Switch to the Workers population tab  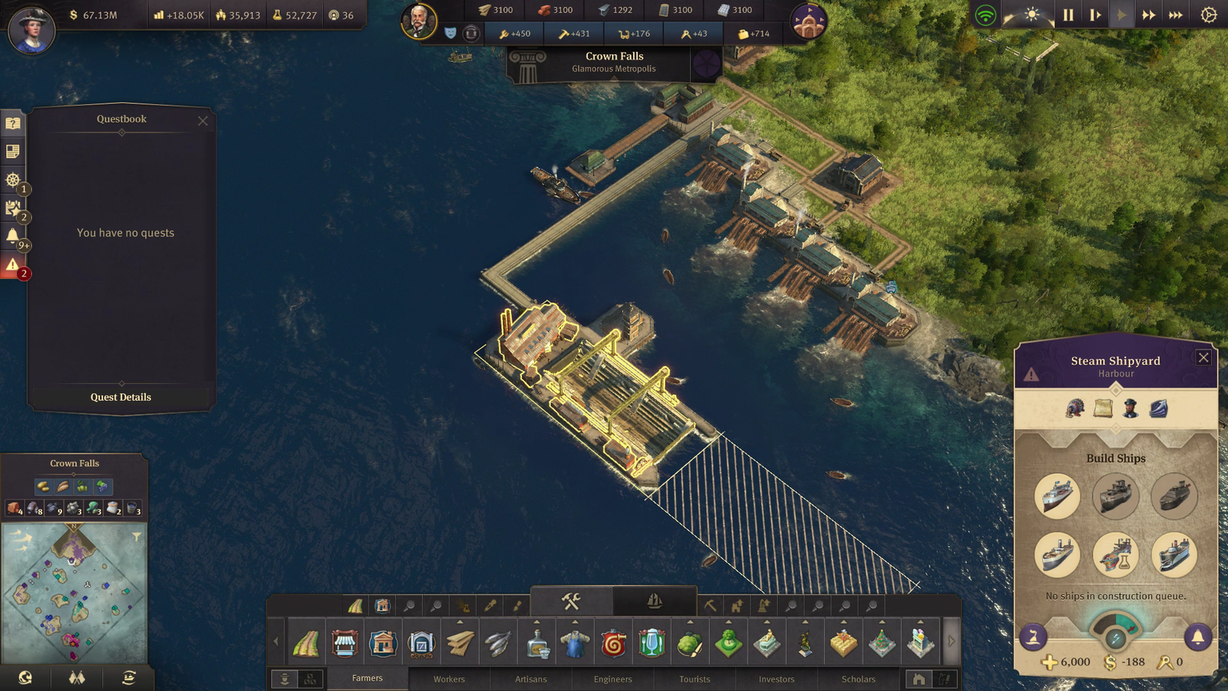449,679
